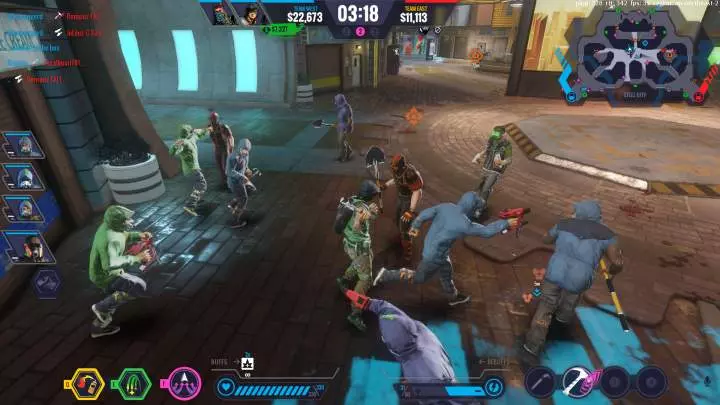Select the crowbar weapon slot
The image size is (720, 405).
tap(541, 381)
